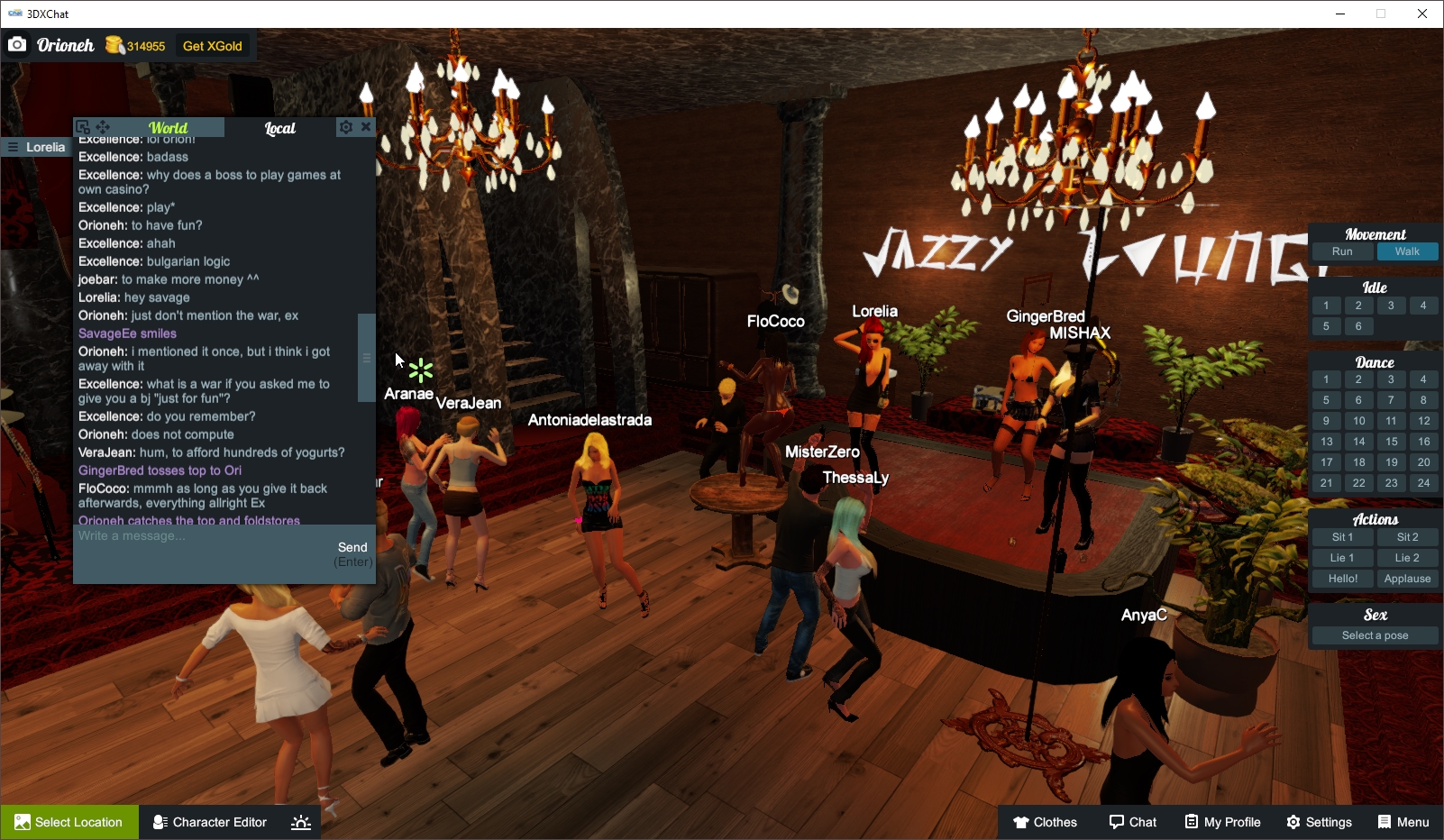Open the hamburger menu on Lorelia conversation tab
The image size is (1444, 840).
click(13, 147)
